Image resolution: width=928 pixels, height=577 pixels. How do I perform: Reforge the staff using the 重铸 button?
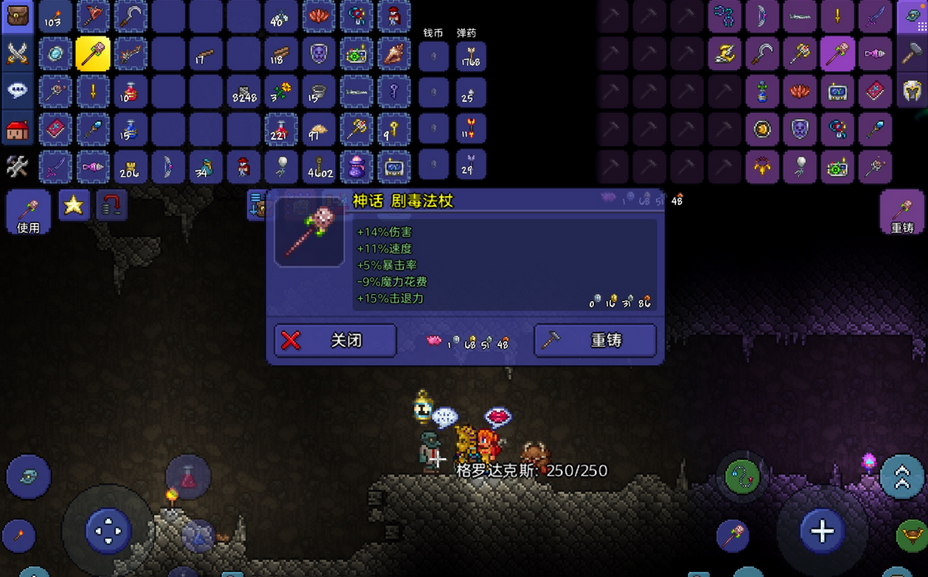[595, 340]
